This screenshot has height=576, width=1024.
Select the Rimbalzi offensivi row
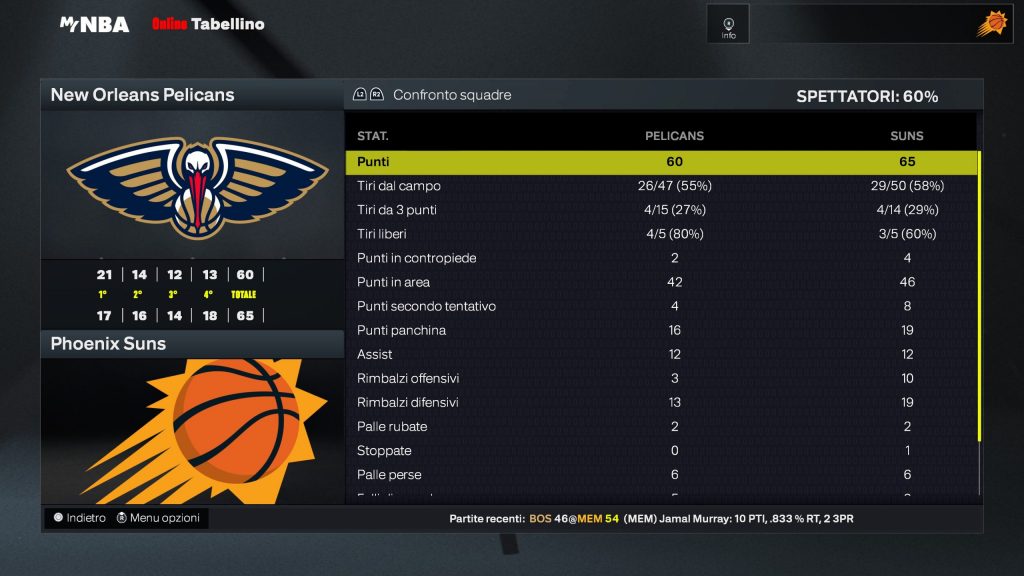[660, 378]
